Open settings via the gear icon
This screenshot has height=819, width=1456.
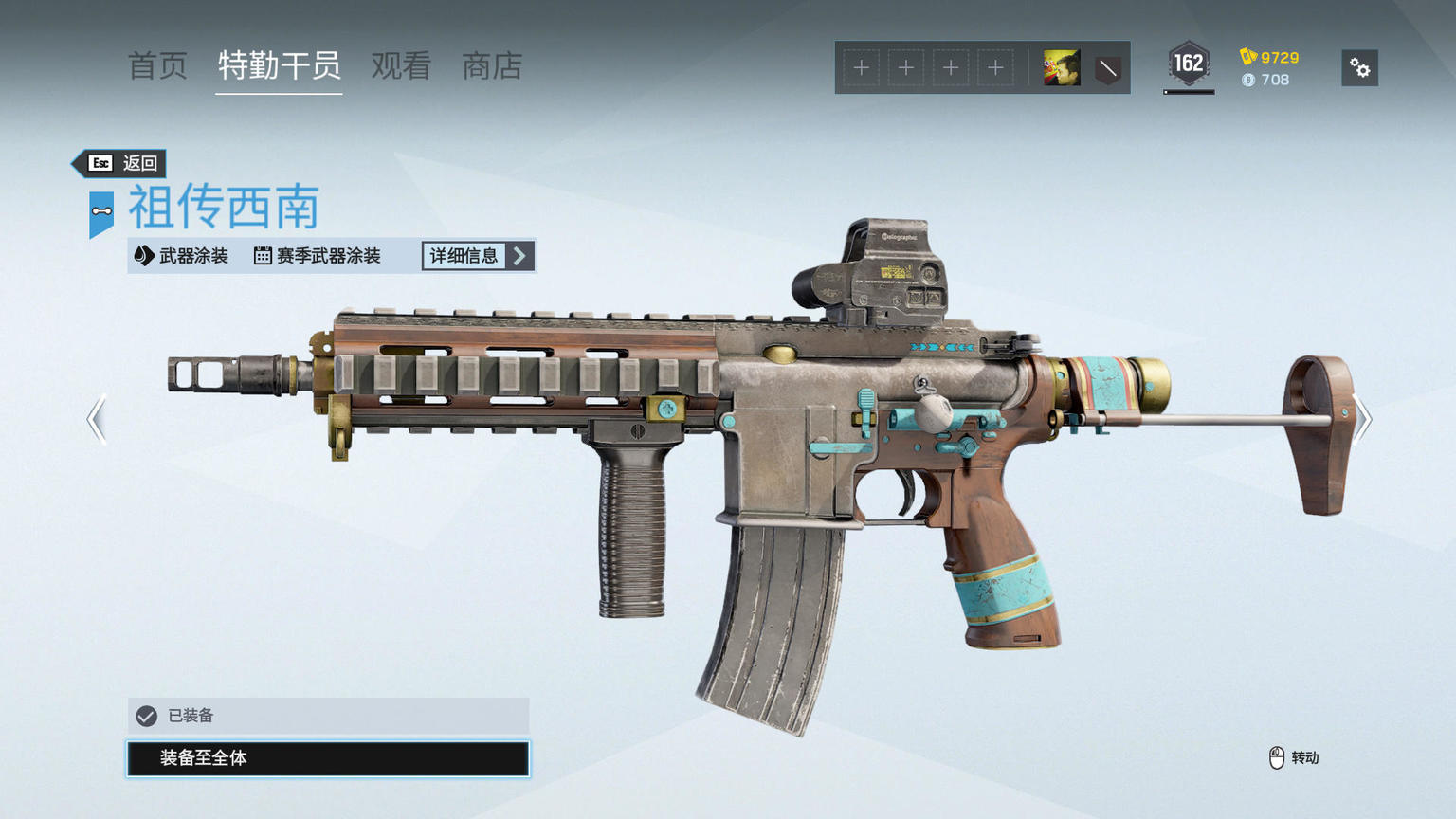[x=1359, y=68]
